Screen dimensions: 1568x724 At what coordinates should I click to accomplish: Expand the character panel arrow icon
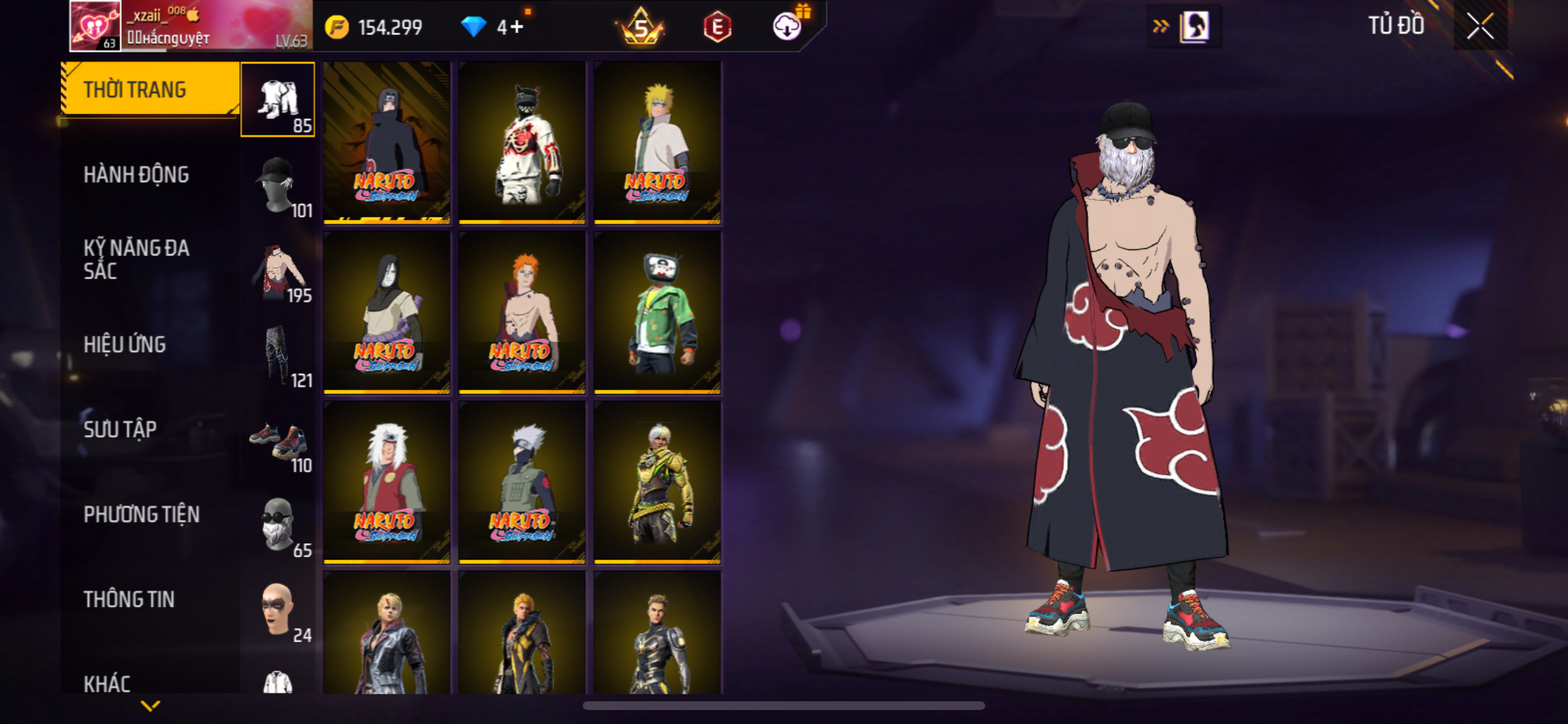[x=1160, y=26]
